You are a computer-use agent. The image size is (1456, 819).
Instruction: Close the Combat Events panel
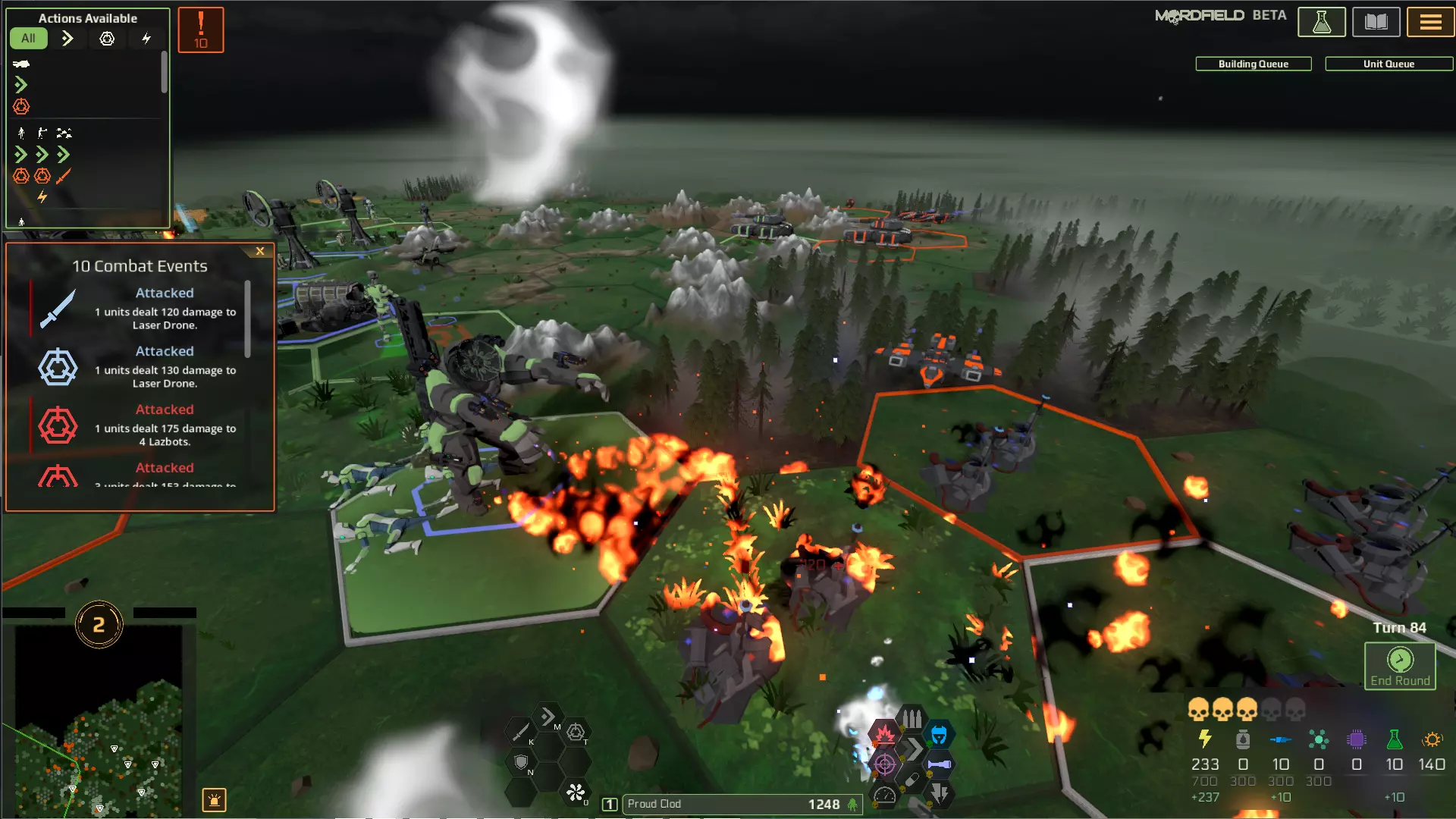click(260, 251)
